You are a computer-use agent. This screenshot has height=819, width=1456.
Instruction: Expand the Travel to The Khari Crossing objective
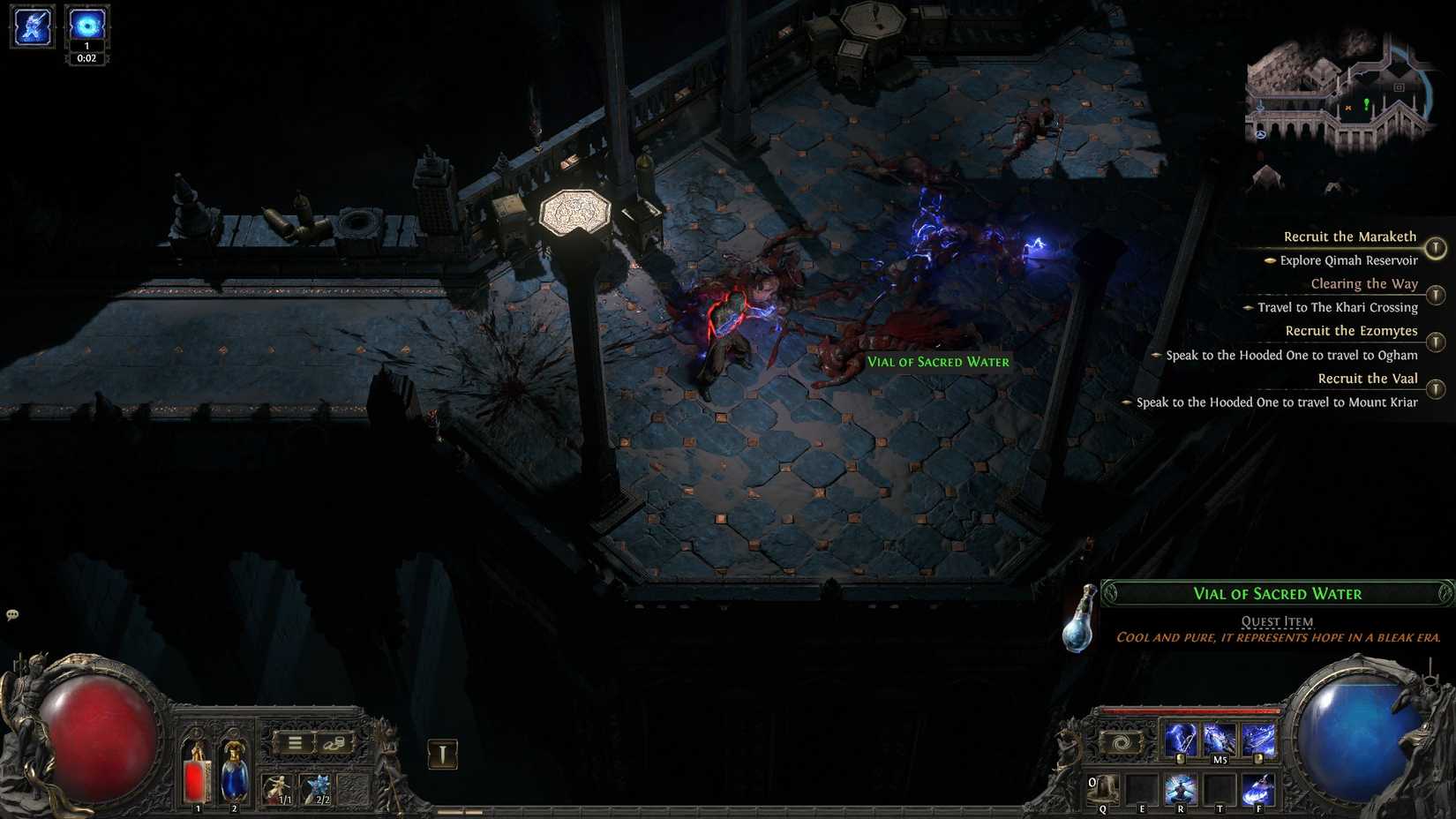pos(1249,308)
